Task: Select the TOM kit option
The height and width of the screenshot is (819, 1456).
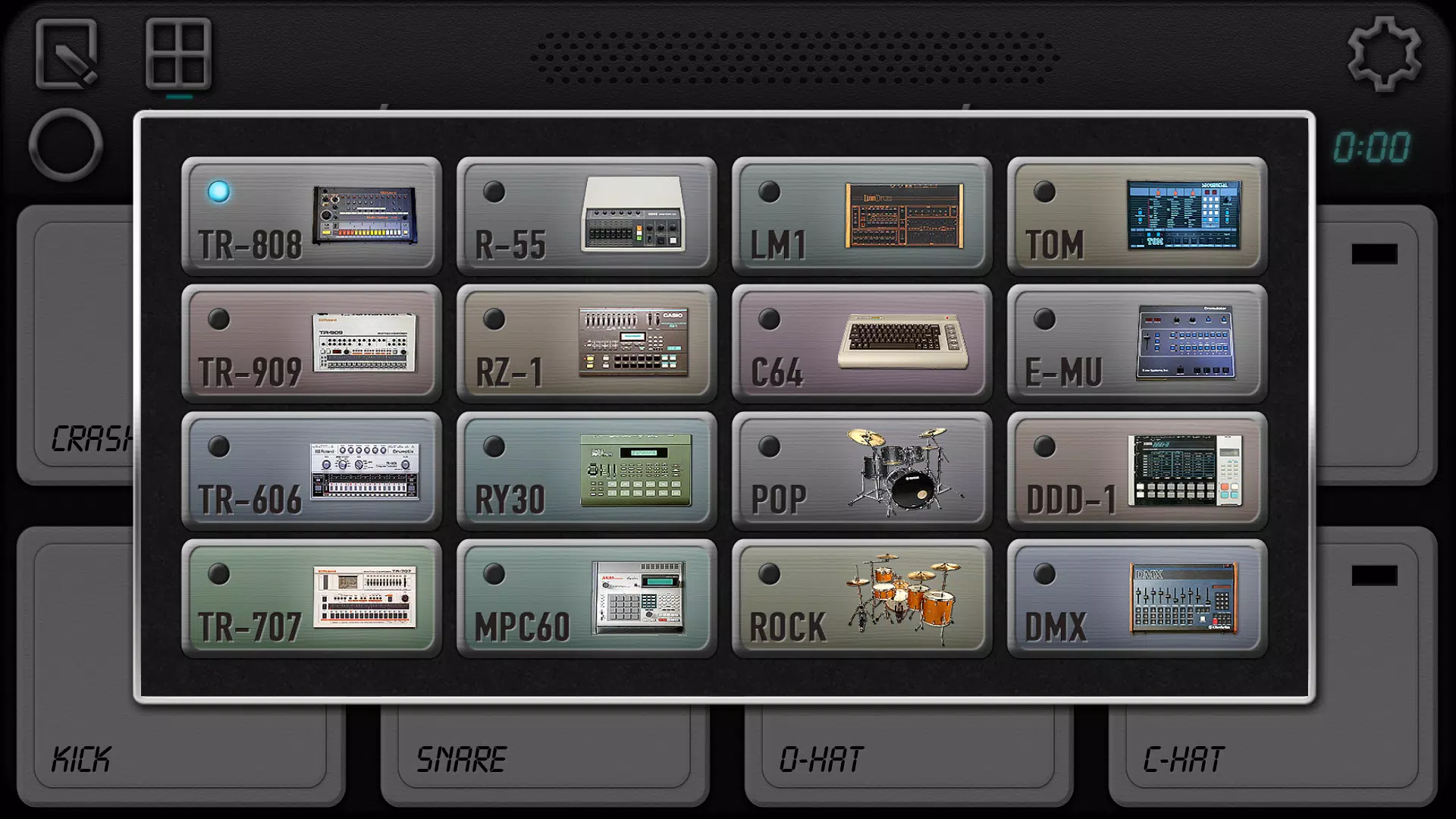Action: pyautogui.click(x=1137, y=217)
